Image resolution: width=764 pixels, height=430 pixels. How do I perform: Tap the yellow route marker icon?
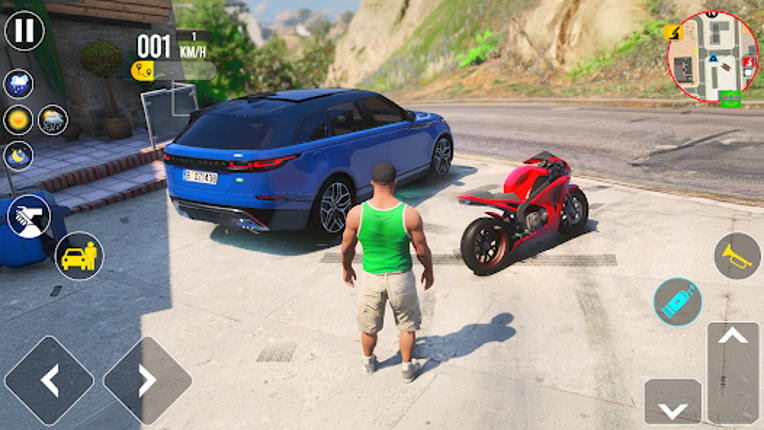point(142,70)
